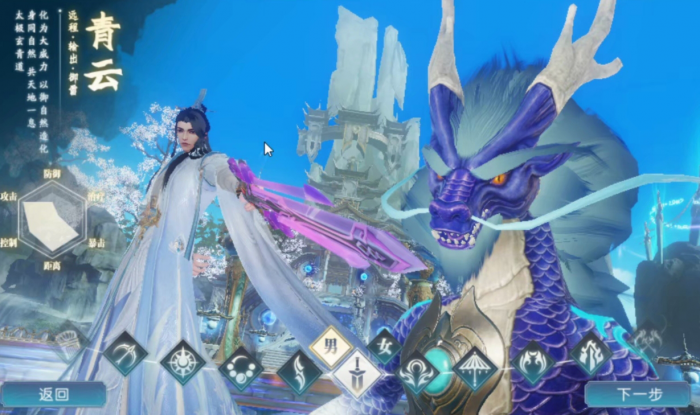This screenshot has width=700, height=415.
Task: Select the highlighted sword class icon
Action: [357, 376]
